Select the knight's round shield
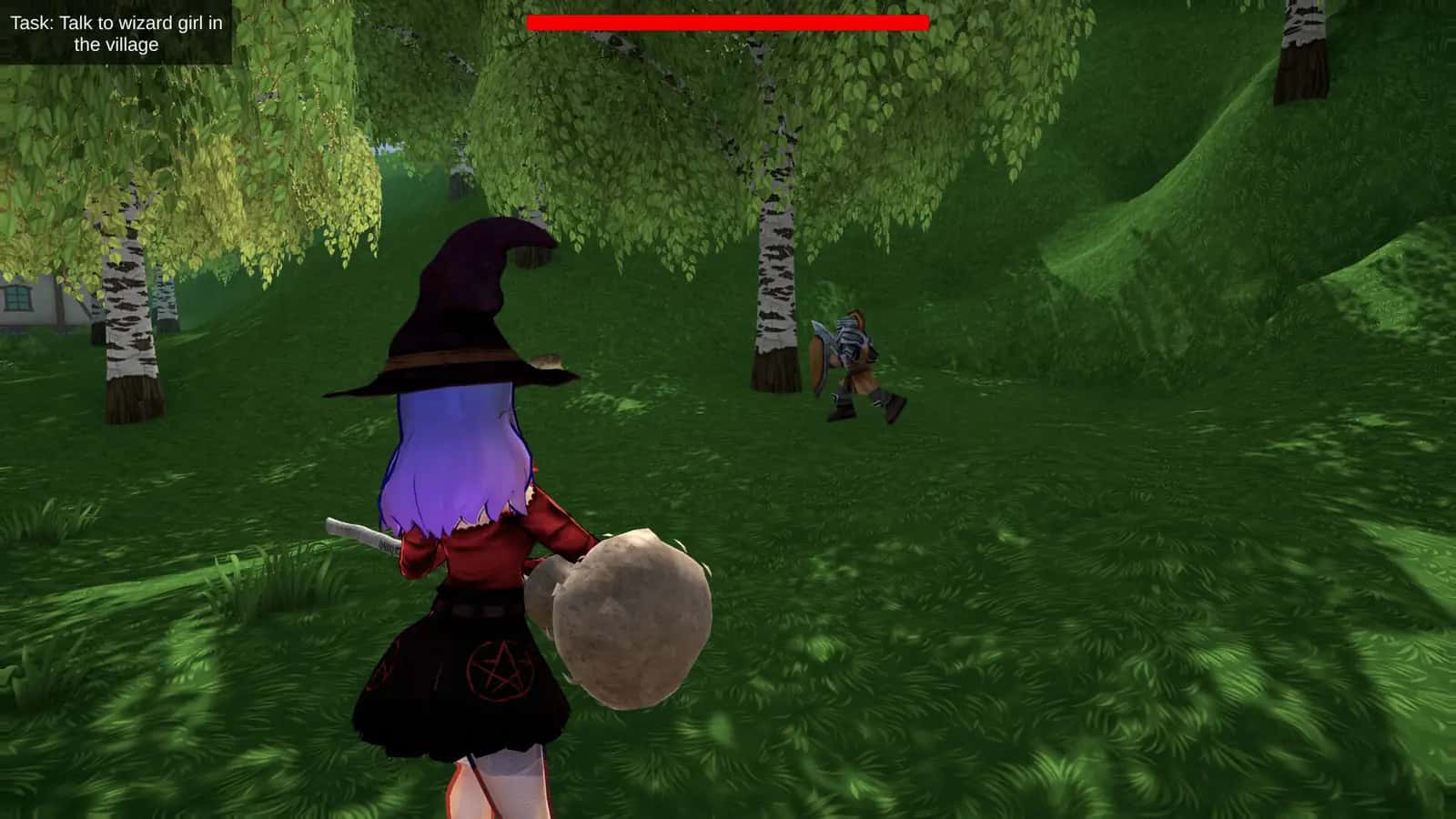Viewport: 1456px width, 819px height. pos(816,359)
